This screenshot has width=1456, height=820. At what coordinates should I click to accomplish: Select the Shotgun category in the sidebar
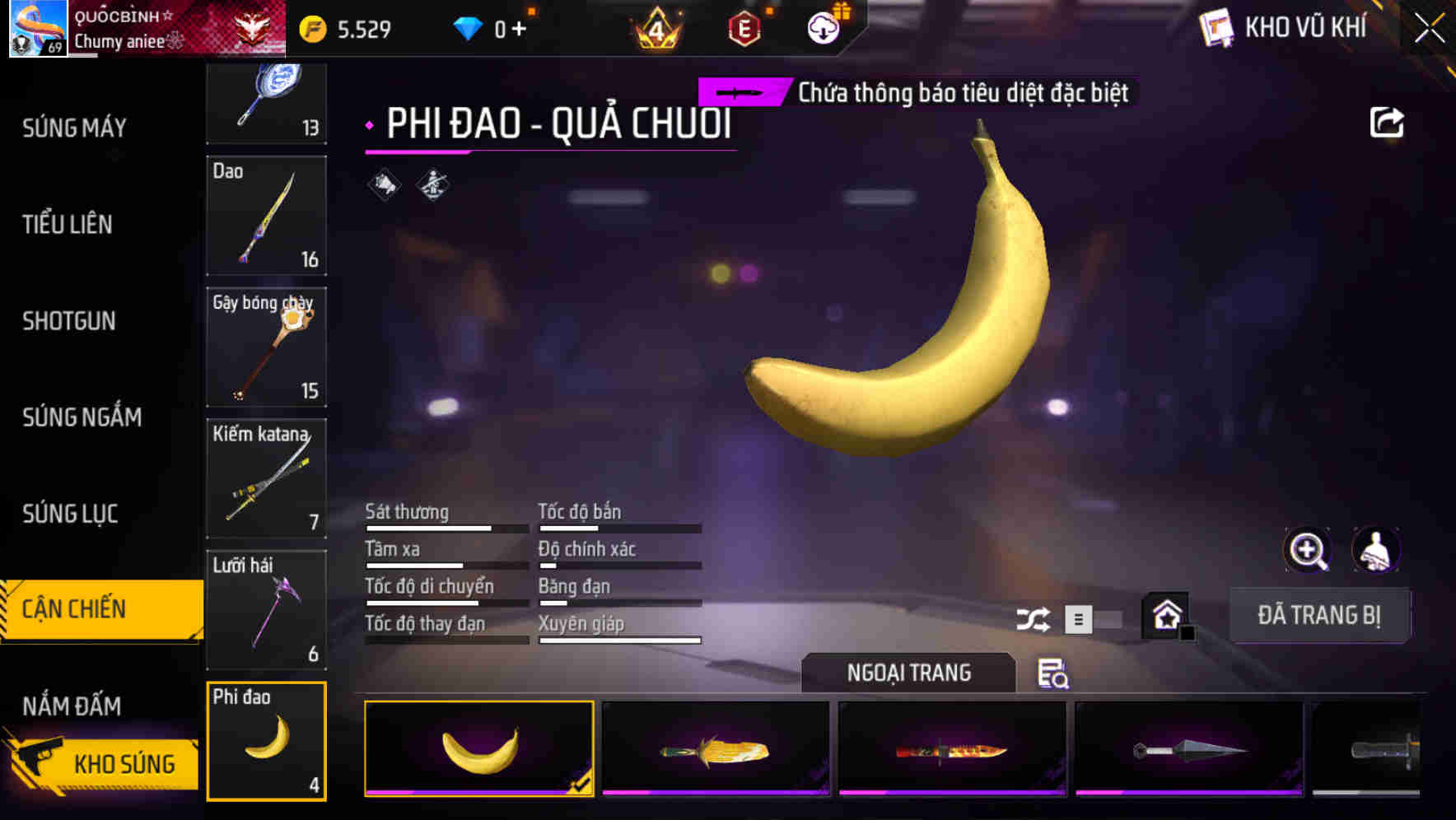(x=69, y=321)
